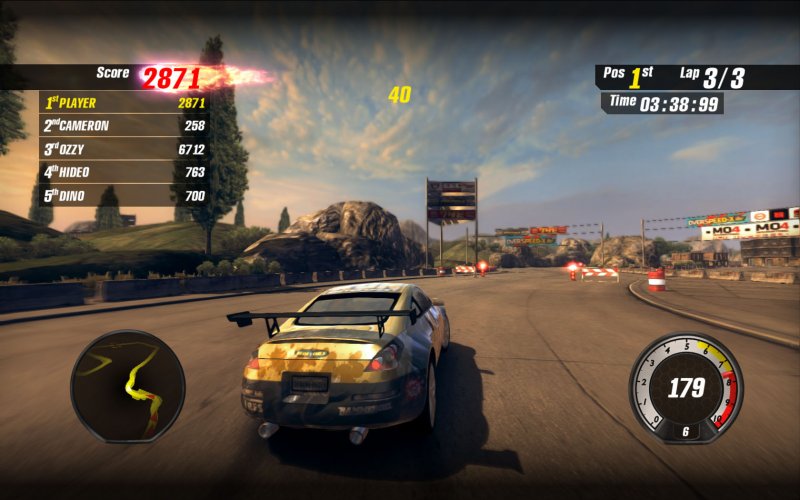Image resolution: width=800 pixels, height=500 pixels.
Task: Select CAMERON in the standings list
Action: (x=124, y=125)
